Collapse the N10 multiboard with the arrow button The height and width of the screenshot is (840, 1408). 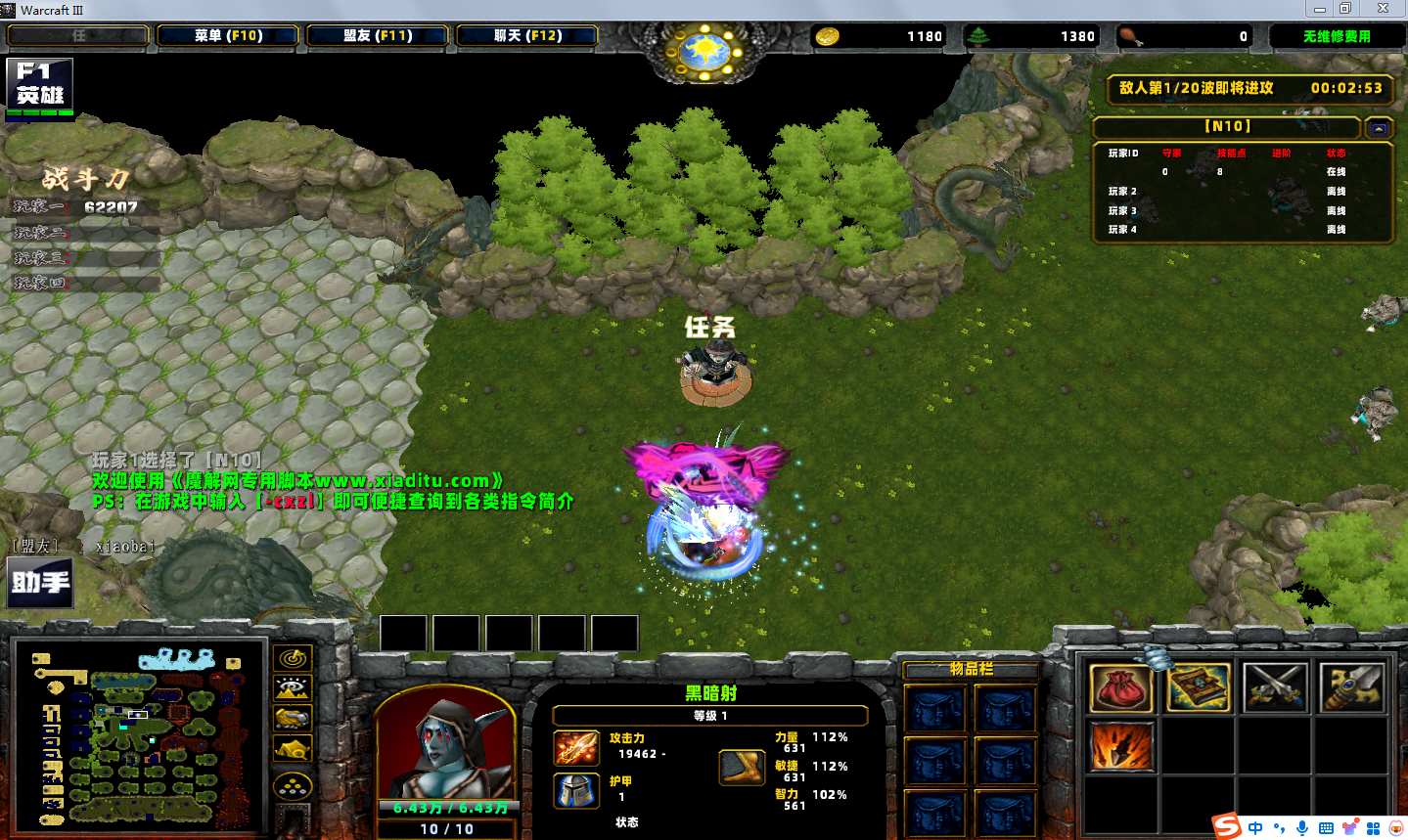[1379, 128]
